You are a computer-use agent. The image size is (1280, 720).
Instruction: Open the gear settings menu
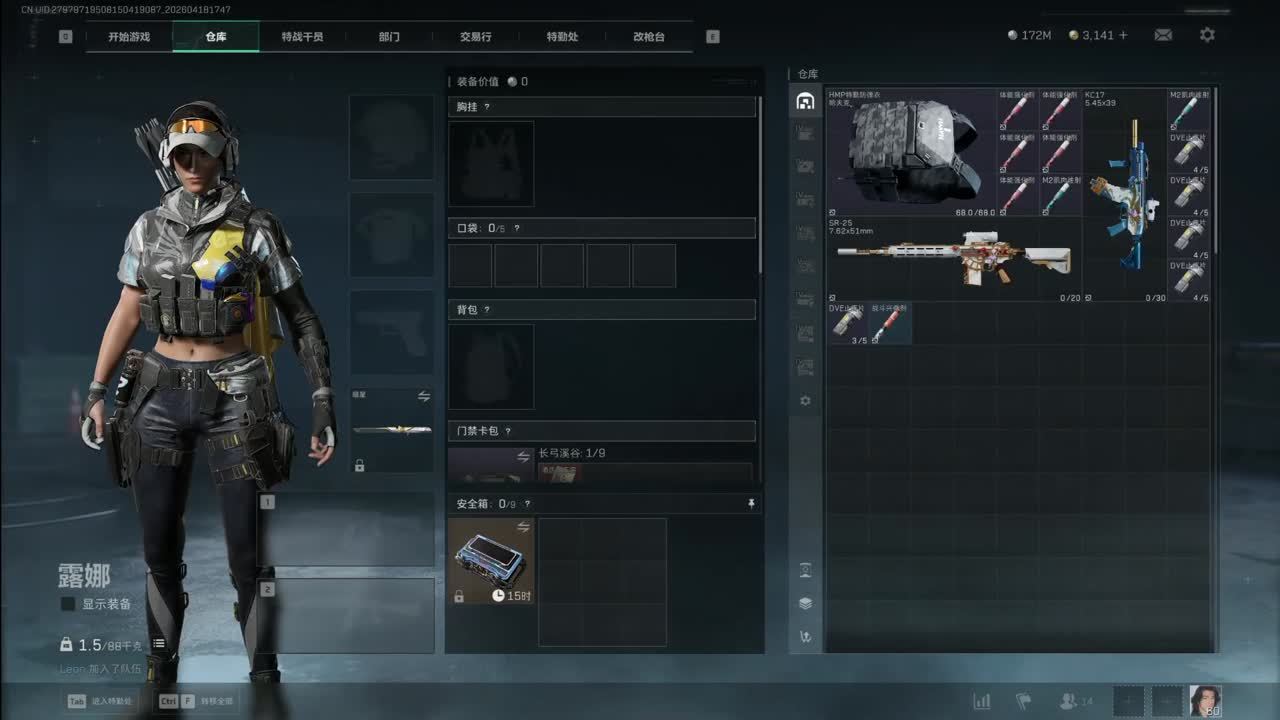coord(1207,35)
